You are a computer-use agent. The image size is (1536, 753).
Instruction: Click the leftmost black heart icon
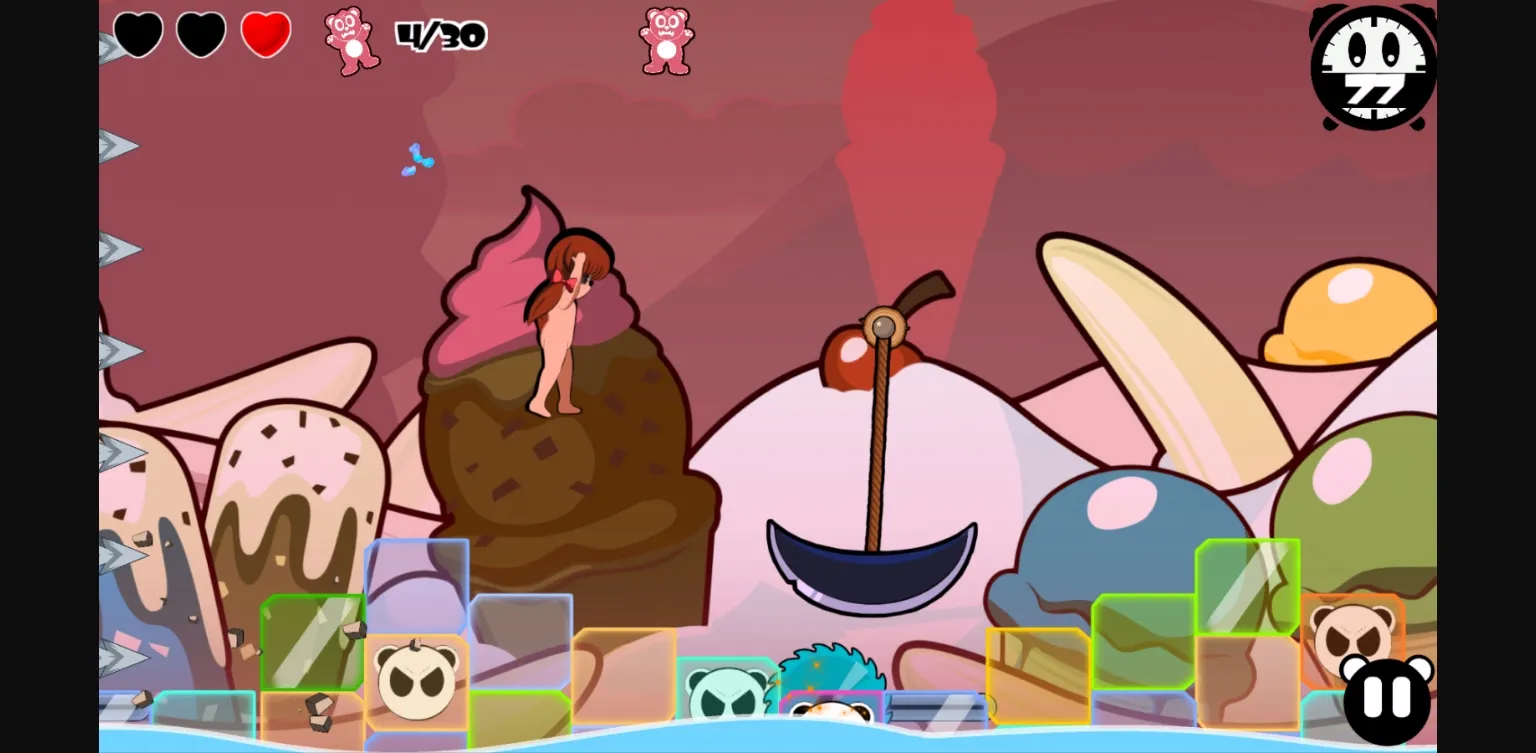(137, 33)
